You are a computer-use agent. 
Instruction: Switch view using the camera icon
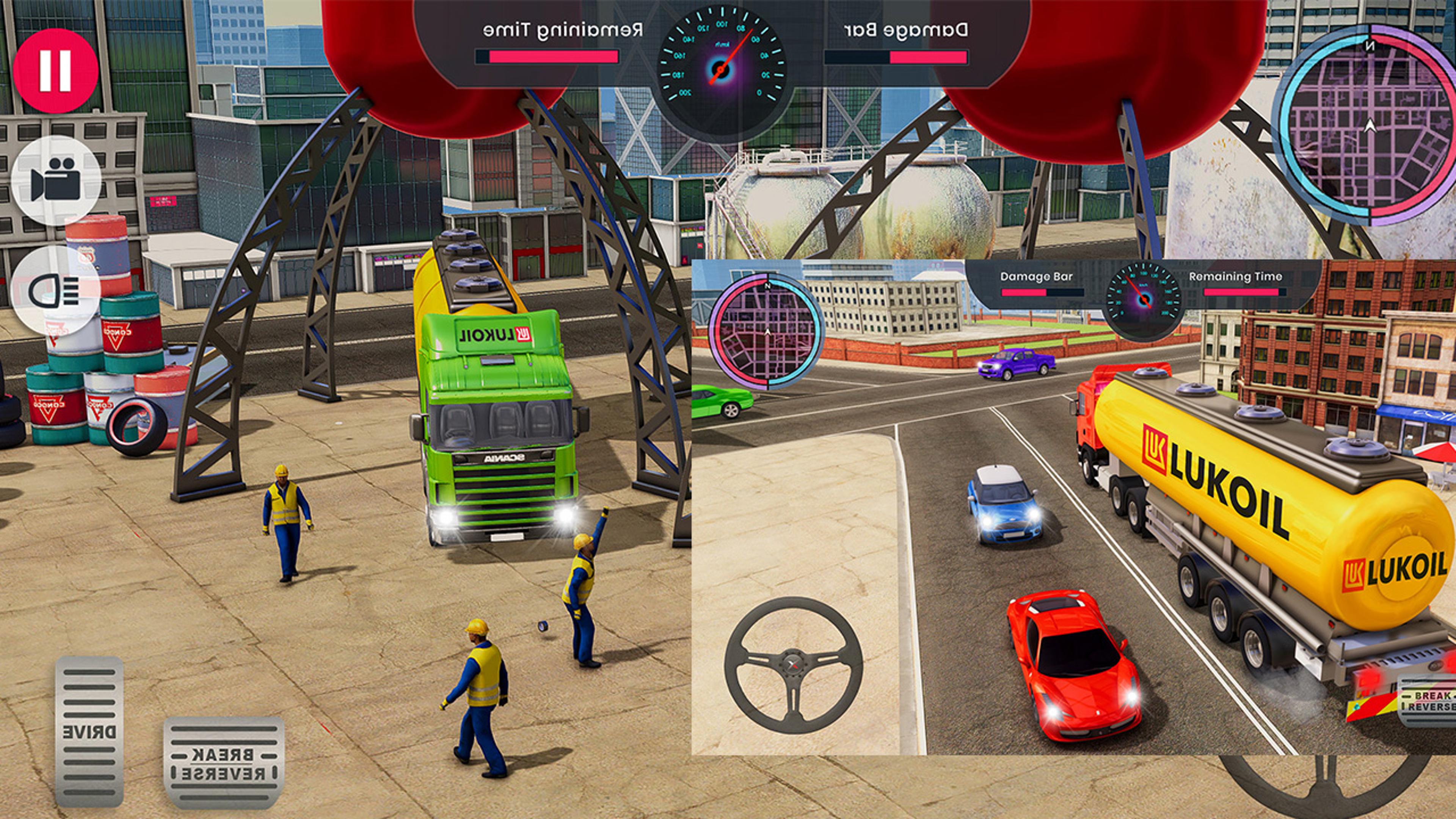point(56,180)
